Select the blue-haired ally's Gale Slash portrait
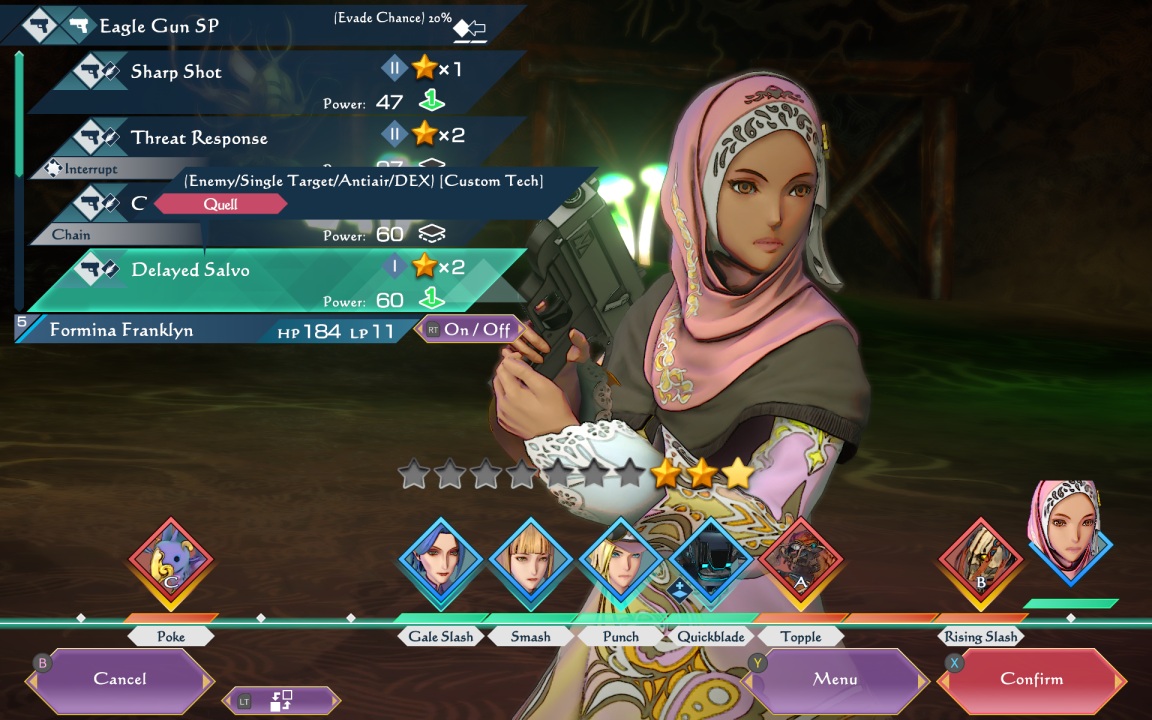Viewport: 1152px width, 720px height. tap(441, 563)
